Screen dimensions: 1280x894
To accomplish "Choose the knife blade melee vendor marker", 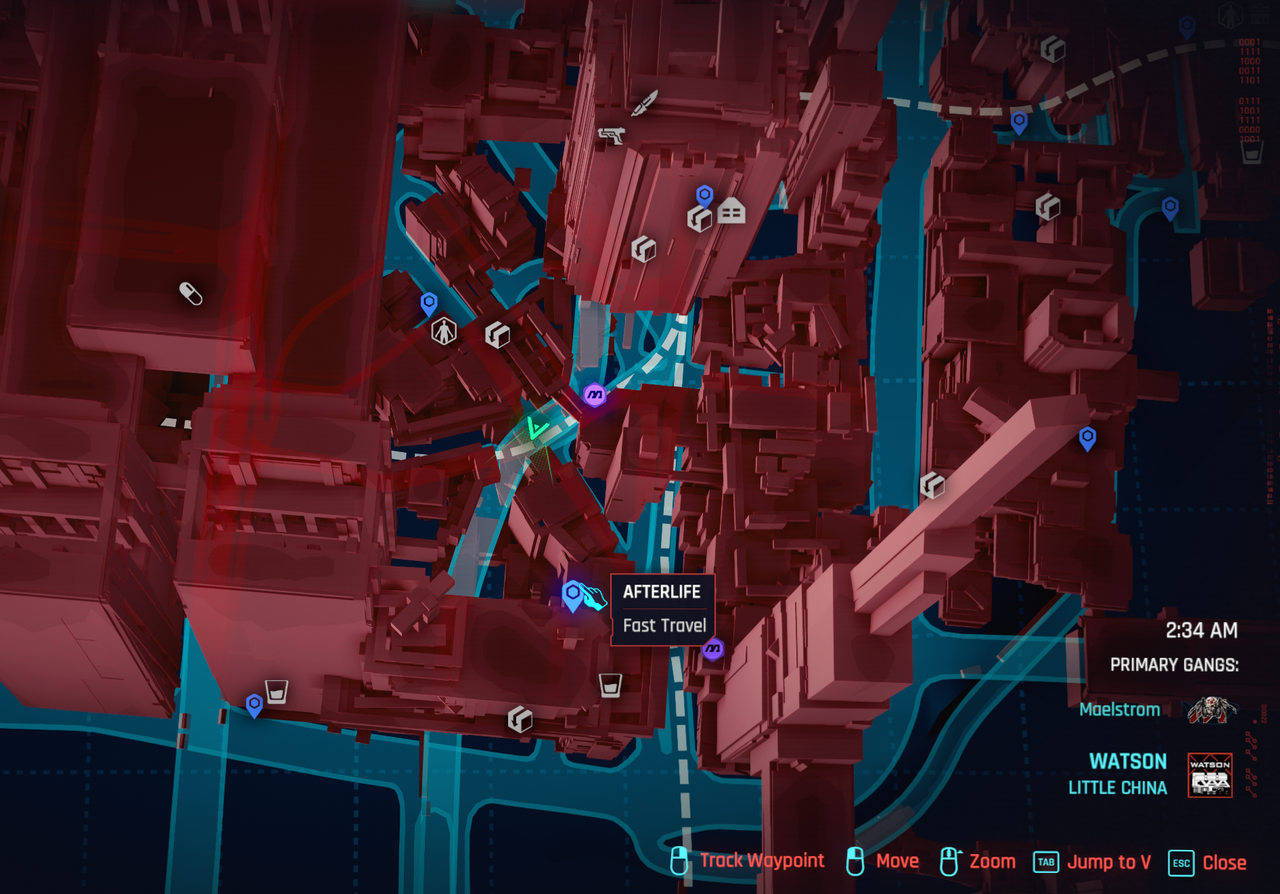I will (646, 102).
